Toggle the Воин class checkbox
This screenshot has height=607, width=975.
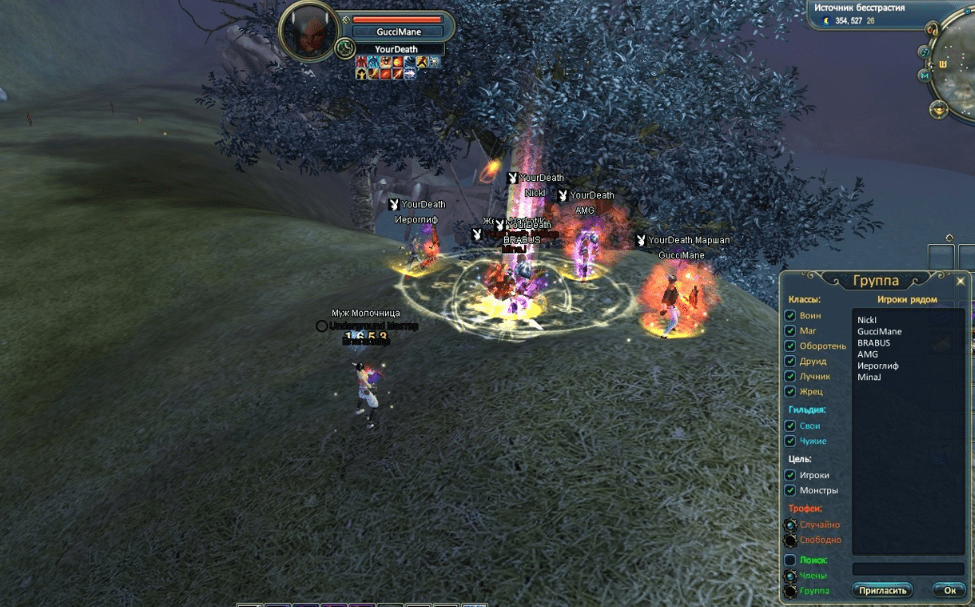(790, 316)
